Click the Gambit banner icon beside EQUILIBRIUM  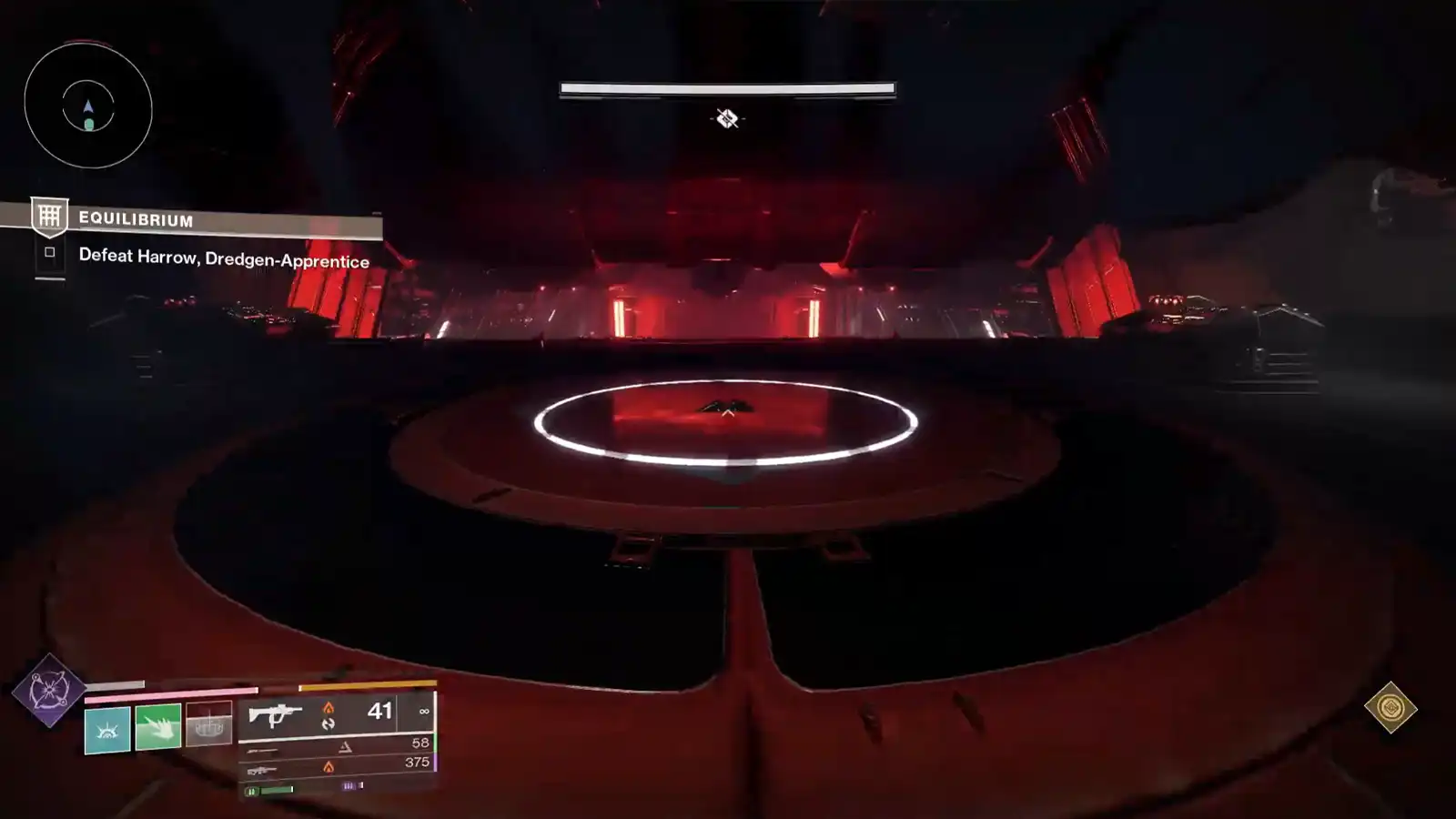pos(50,217)
